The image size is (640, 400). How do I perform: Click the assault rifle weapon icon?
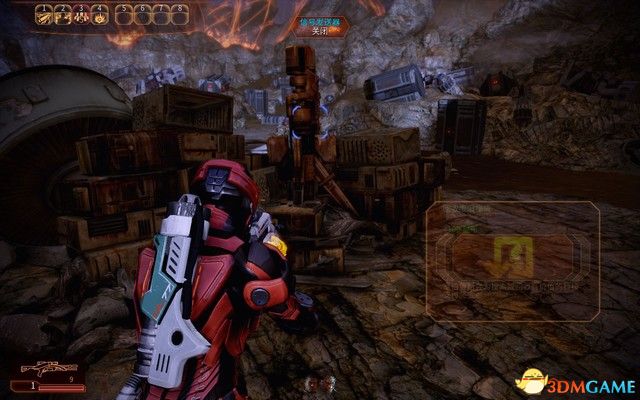[x=36, y=367]
